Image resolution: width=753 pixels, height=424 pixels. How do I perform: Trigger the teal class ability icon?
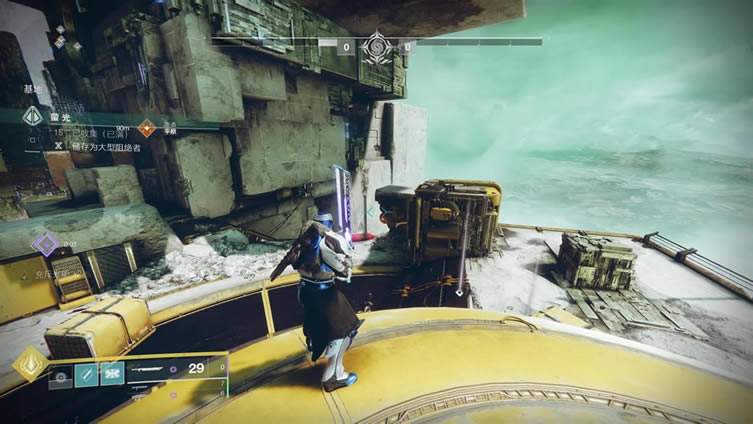110,374
